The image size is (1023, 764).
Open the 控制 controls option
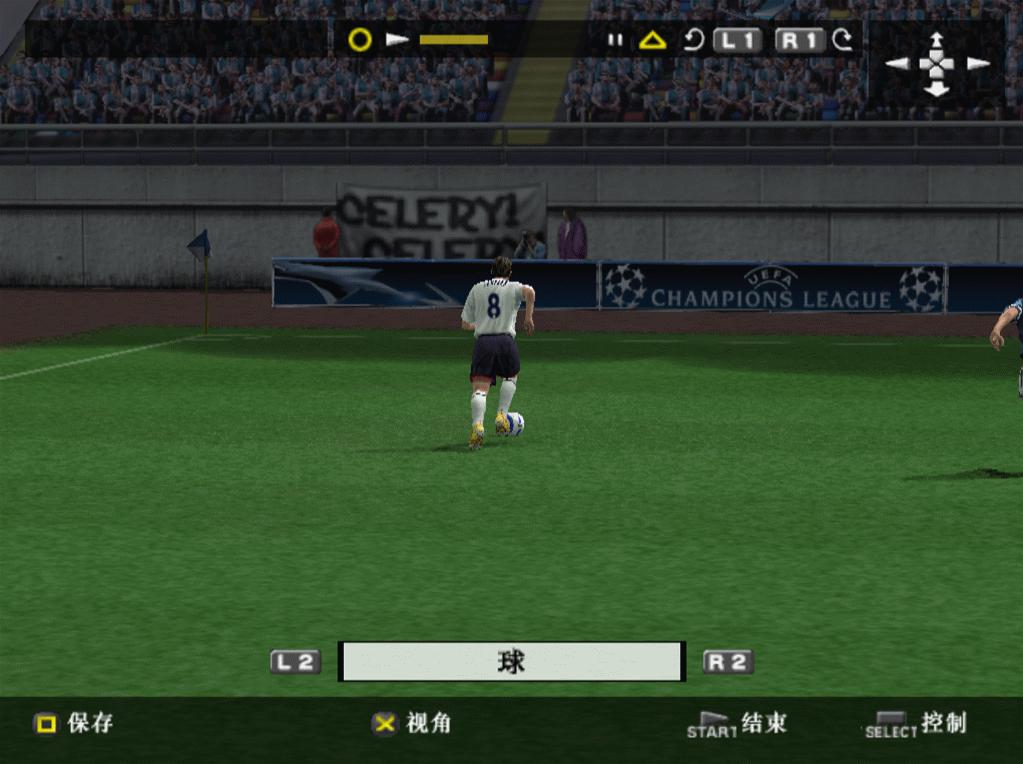(x=916, y=724)
